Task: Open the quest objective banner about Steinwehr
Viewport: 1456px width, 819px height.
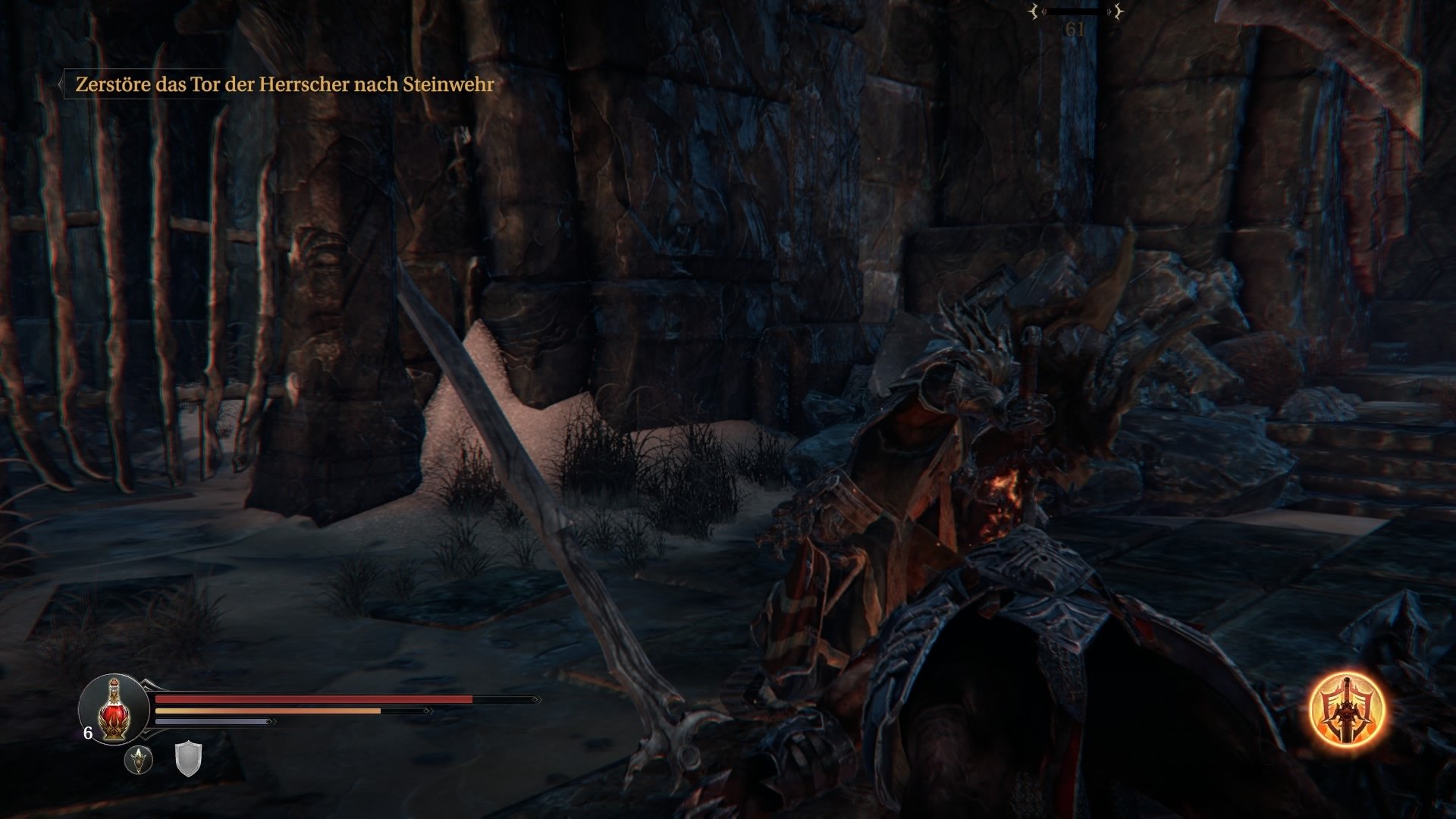Action: pos(284,86)
